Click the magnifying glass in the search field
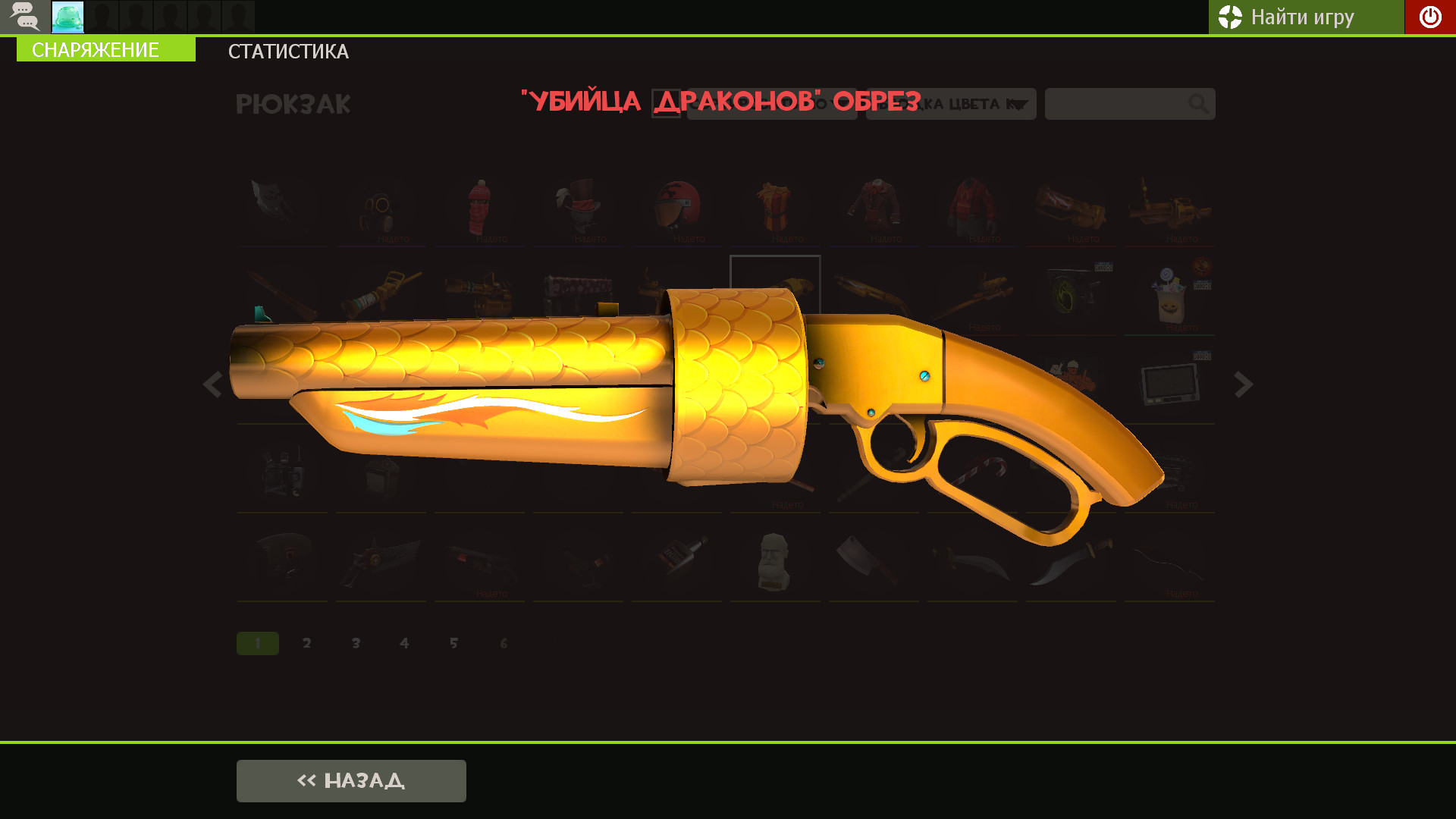The width and height of the screenshot is (1456, 819). tap(1198, 104)
